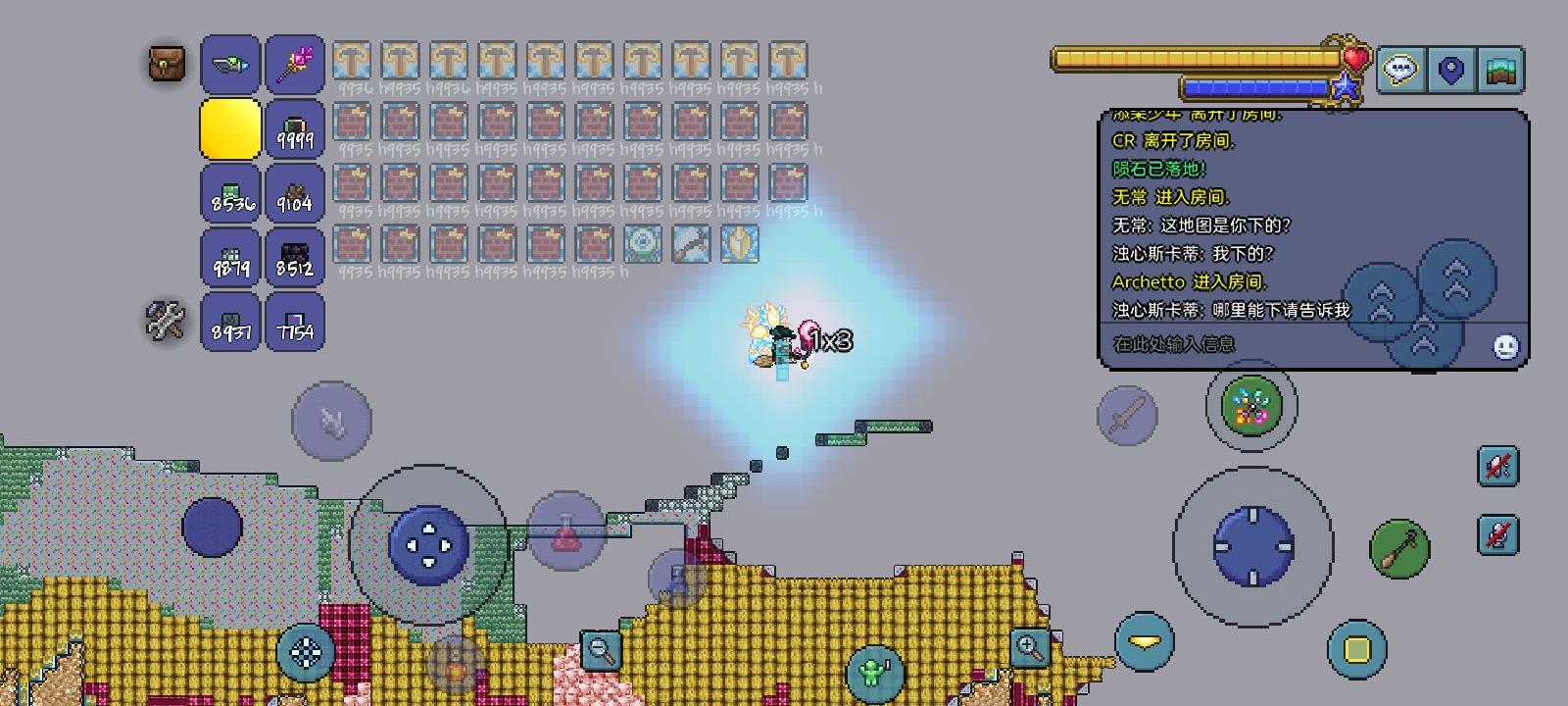This screenshot has height=706, width=1568.
Task: Expand inventory using the backpack icon
Action: pyautogui.click(x=165, y=64)
